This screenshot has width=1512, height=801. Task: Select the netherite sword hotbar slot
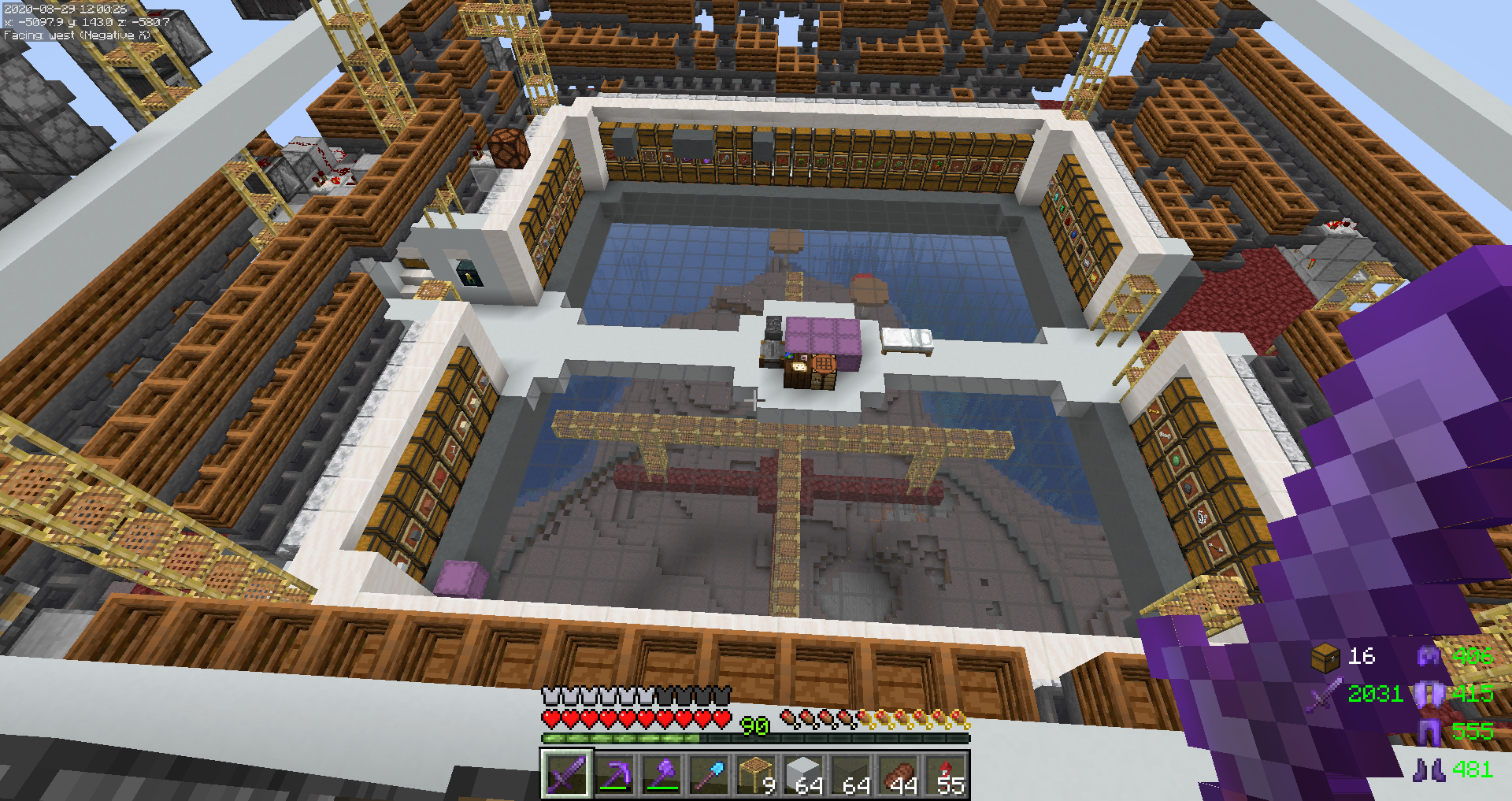[565, 775]
